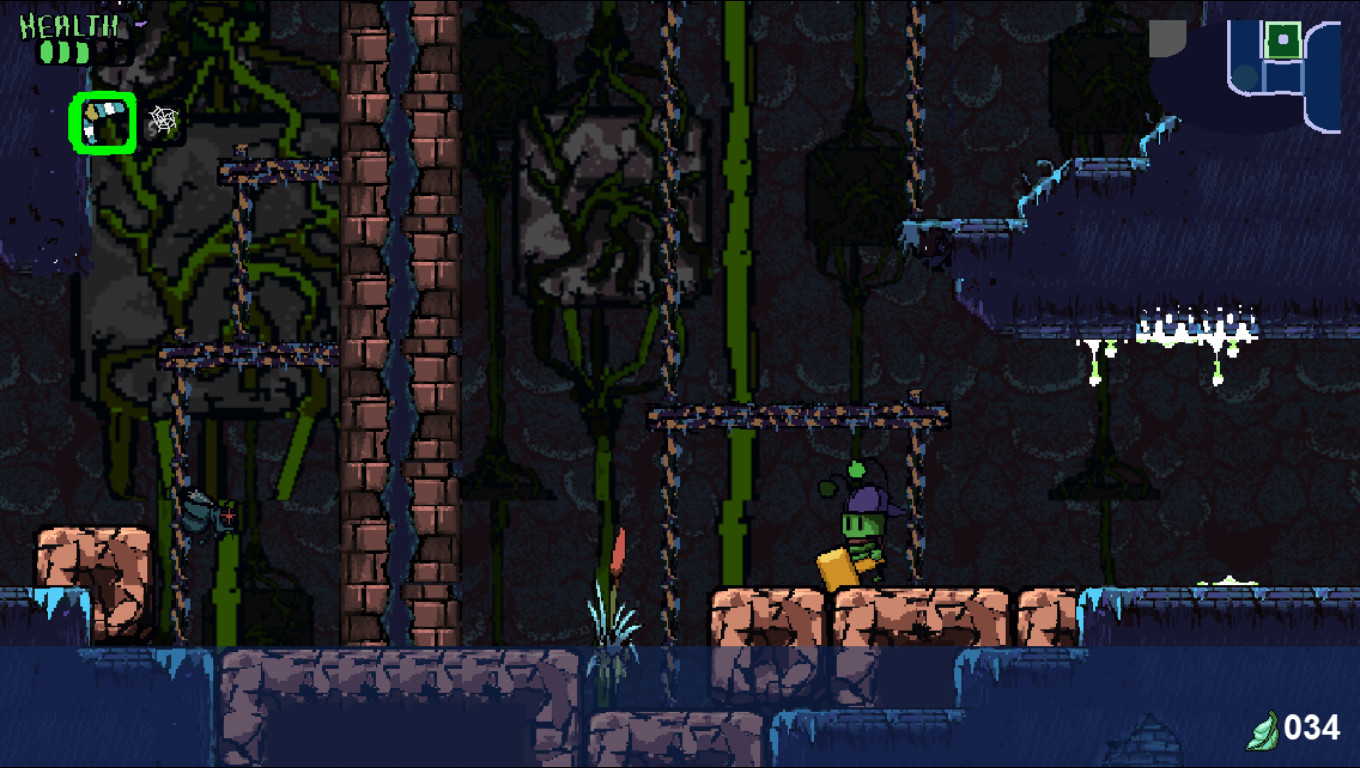Click the white player dot inside the minimap
This screenshot has height=768, width=1360.
[1283, 38]
